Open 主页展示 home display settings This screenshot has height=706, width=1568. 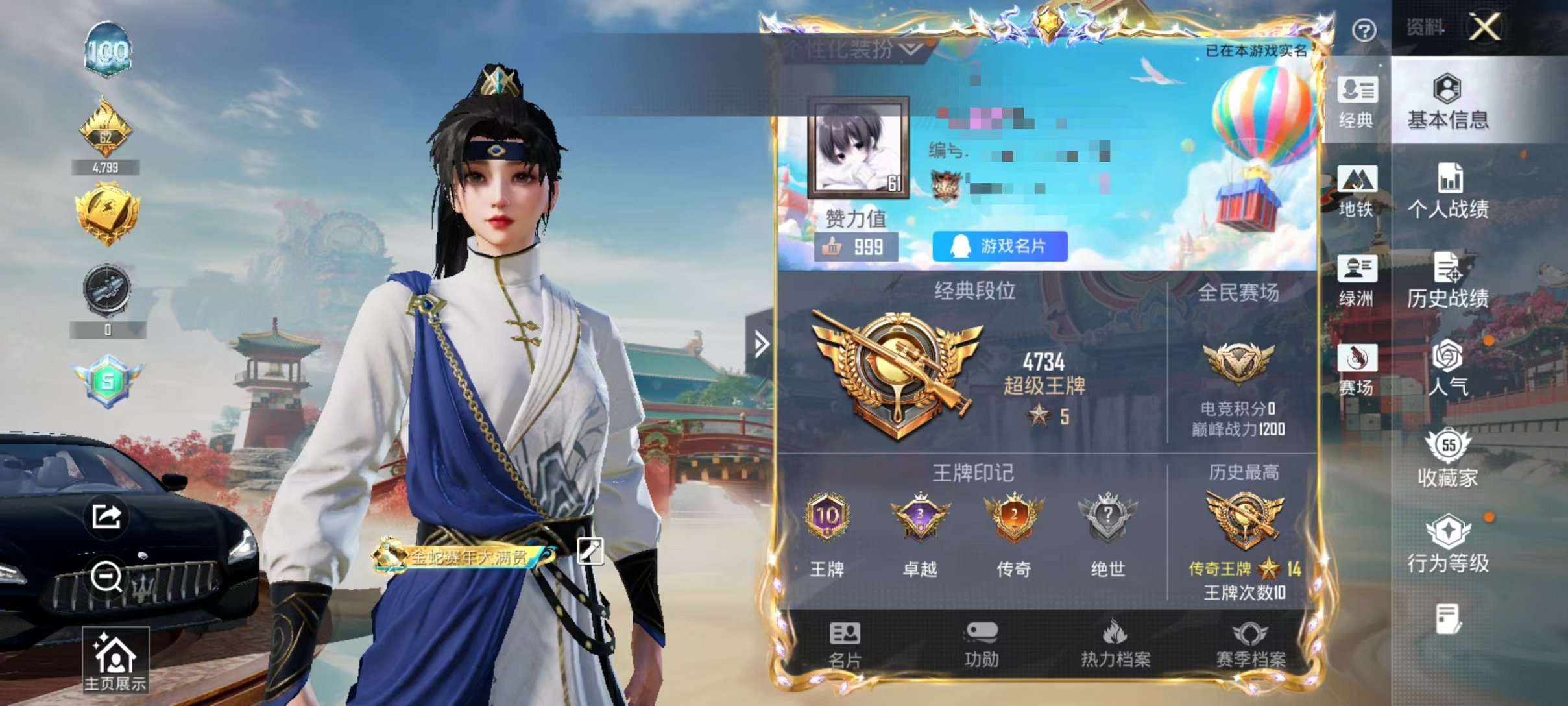point(115,657)
